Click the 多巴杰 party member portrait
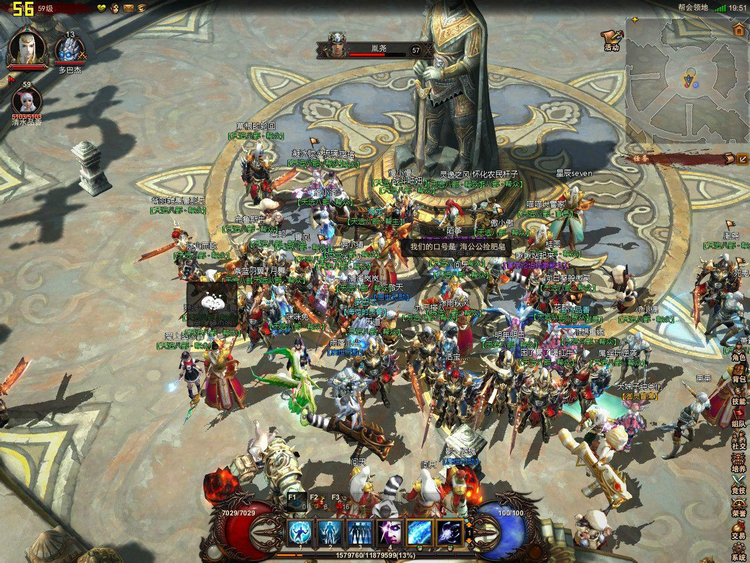Image resolution: width=750 pixels, height=563 pixels. tap(70, 50)
